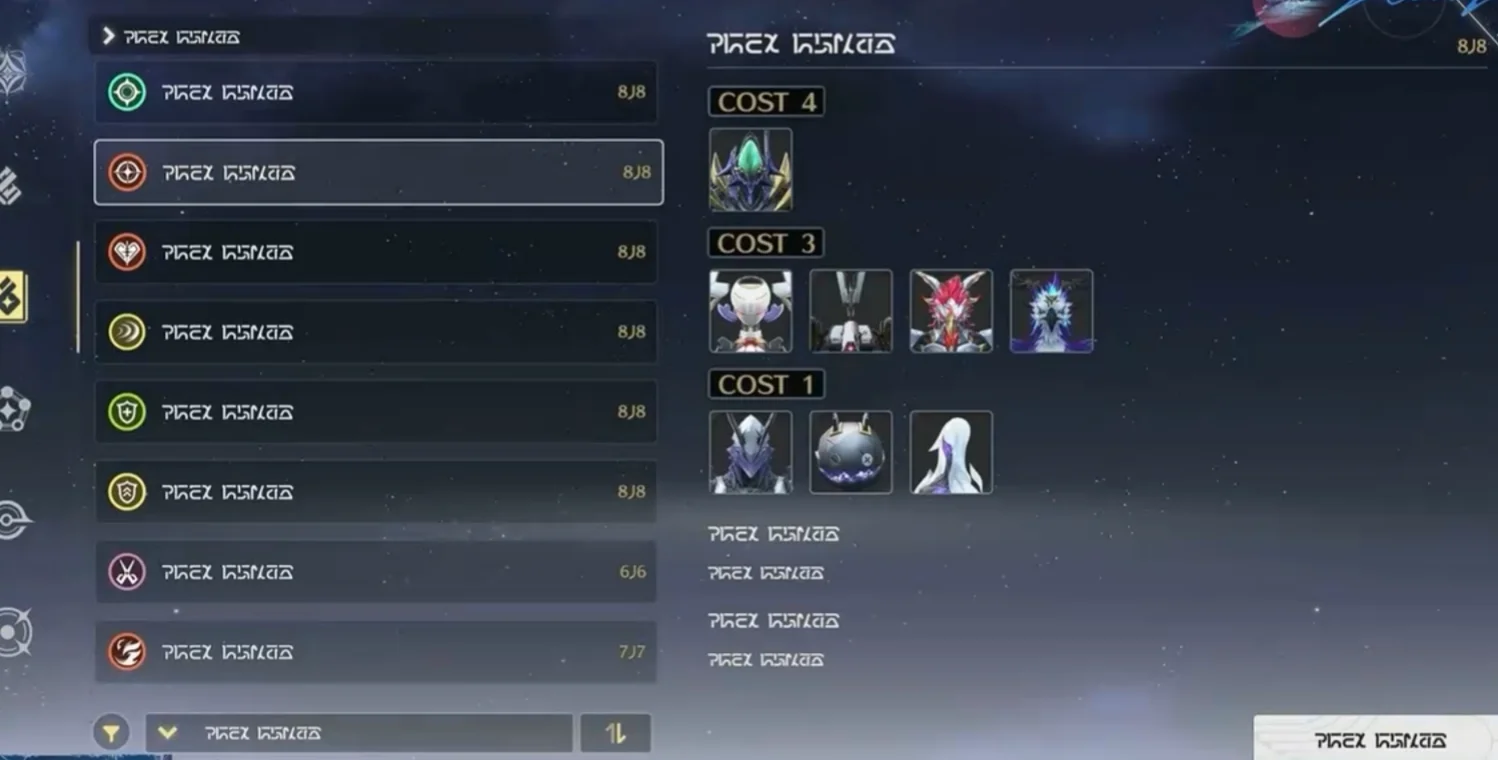Select the red-feathered bird Cost 3 echo

[951, 311]
